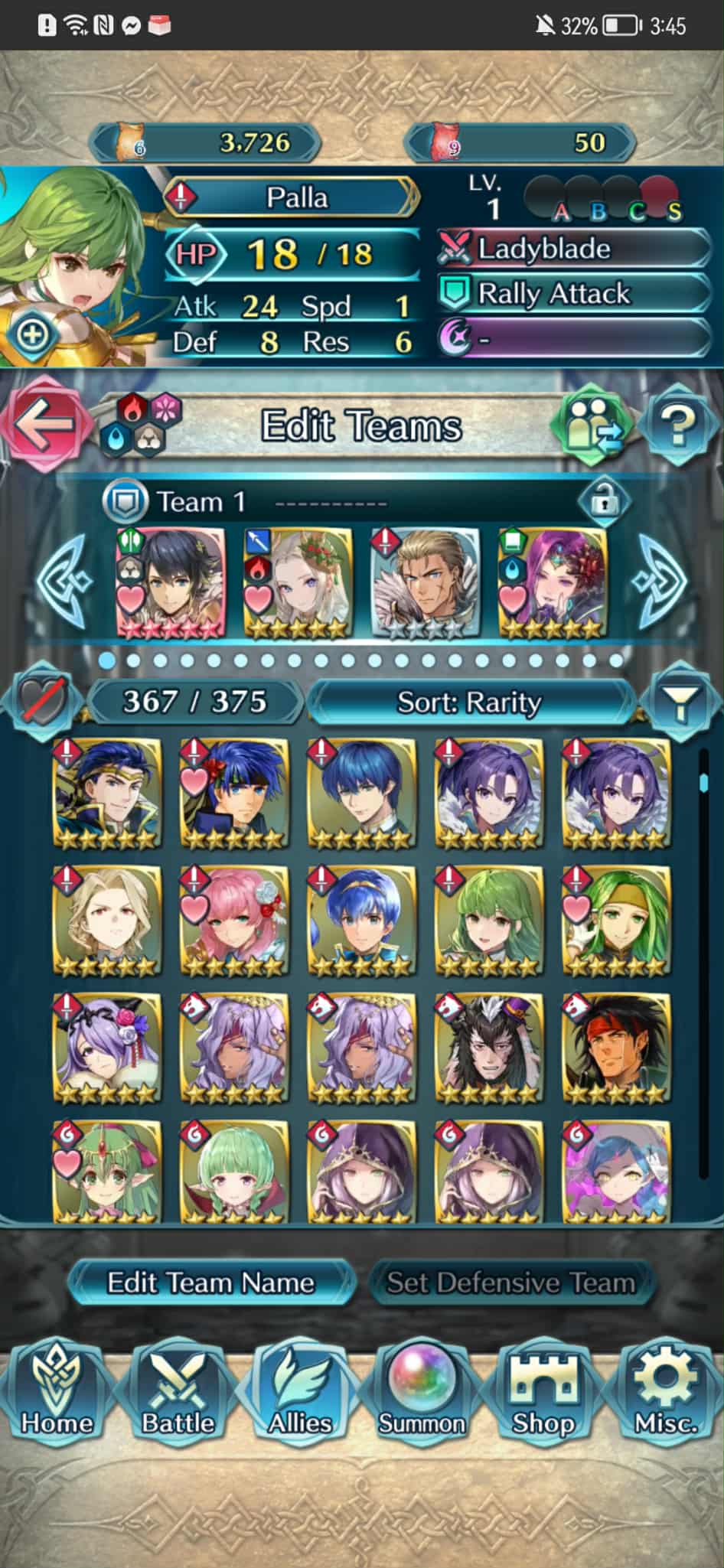This screenshot has width=724, height=1568.
Task: Select the Ladyblade weapon skill
Action: click(x=574, y=249)
